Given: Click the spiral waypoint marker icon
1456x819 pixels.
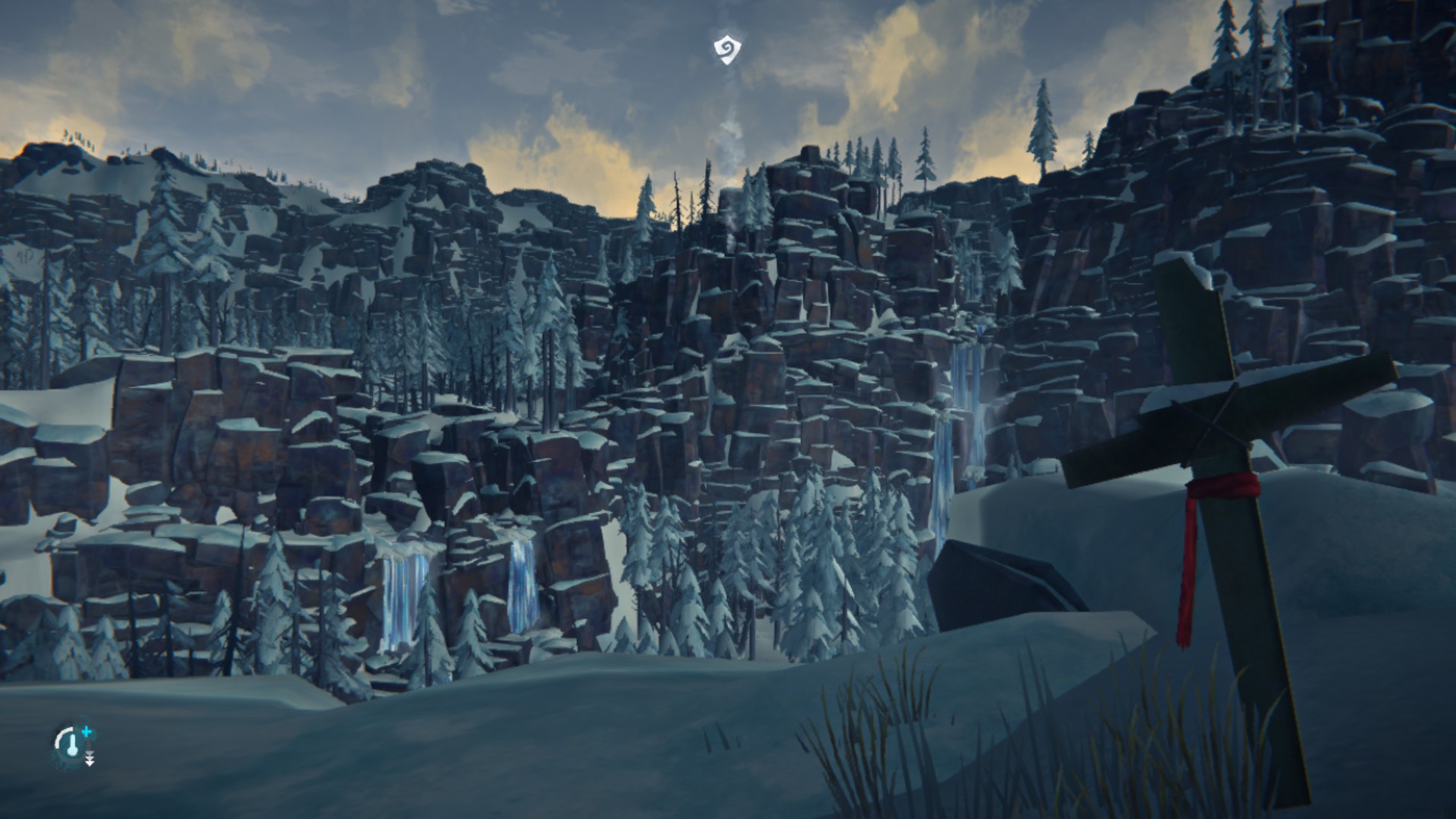Looking at the screenshot, I should pos(726,50).
